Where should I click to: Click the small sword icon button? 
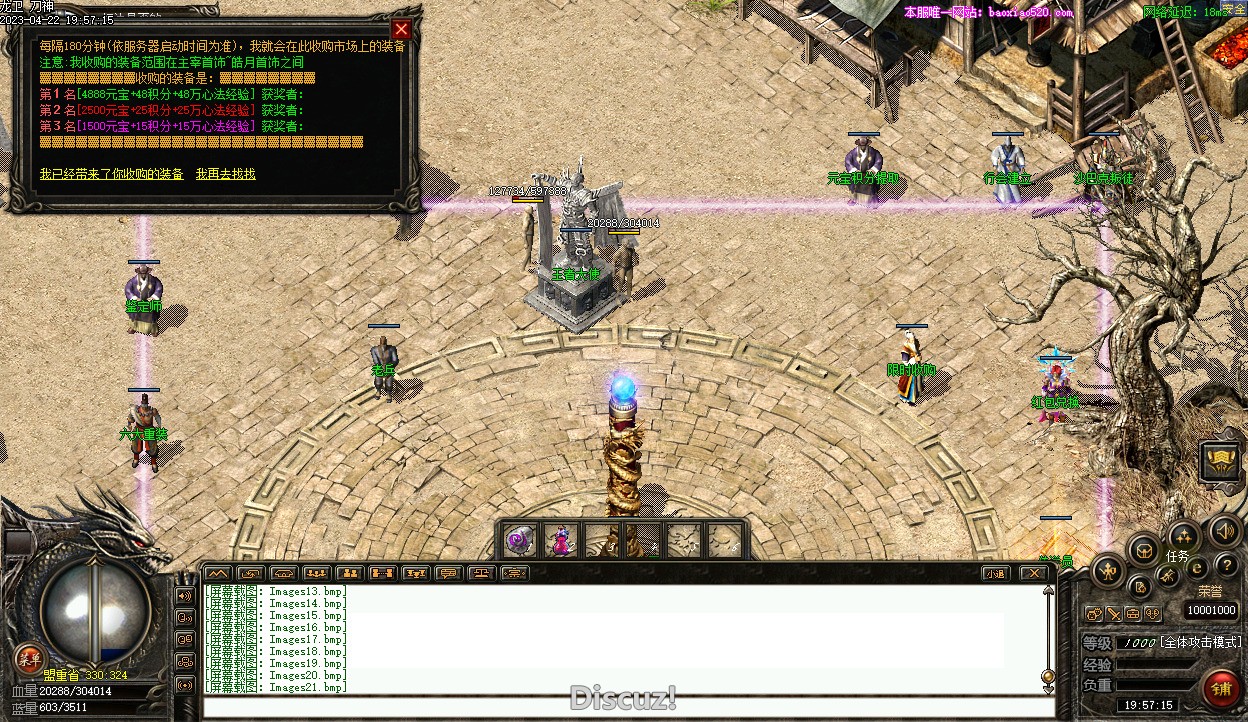pos(1113,614)
